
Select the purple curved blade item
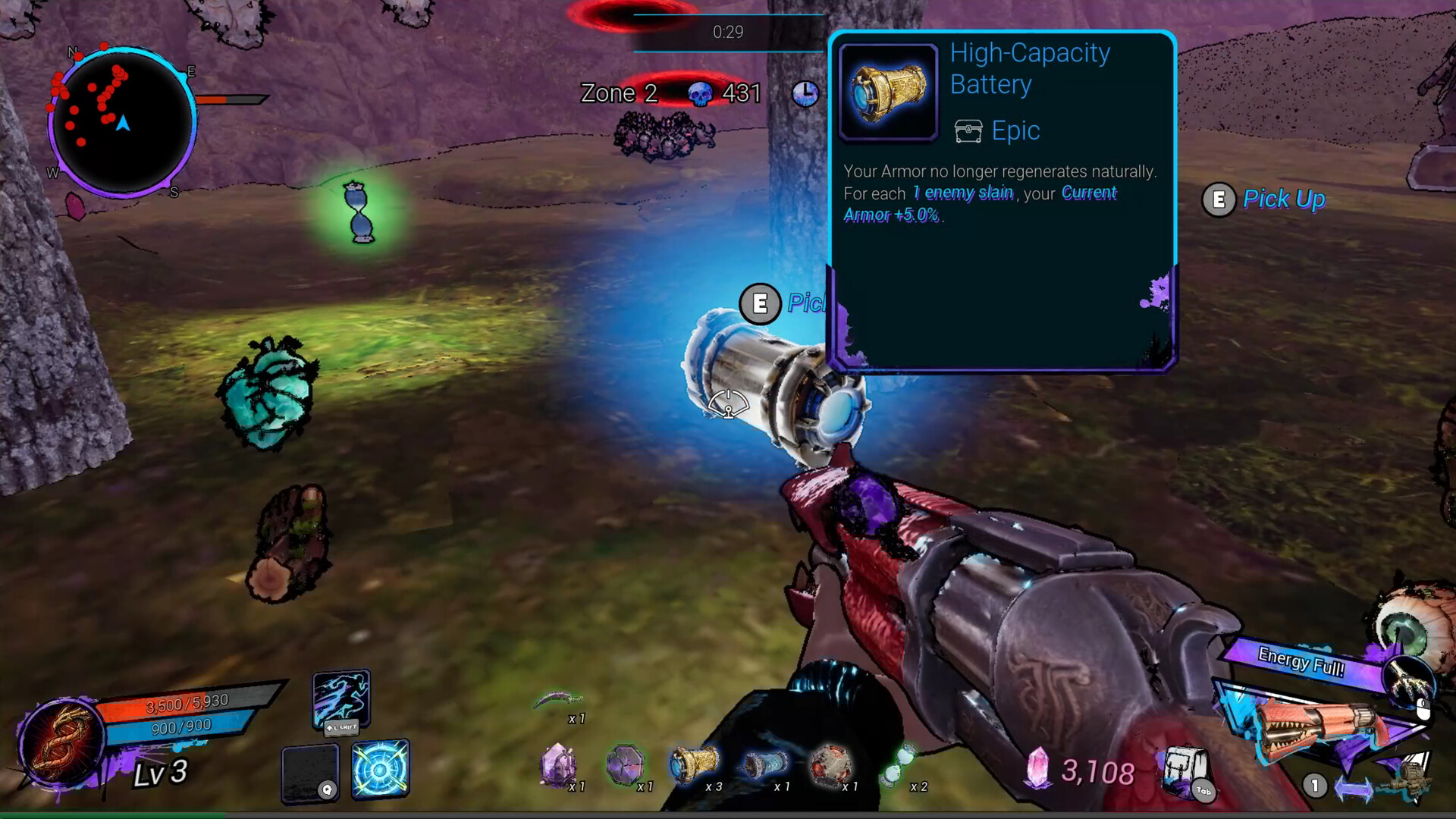(x=558, y=699)
